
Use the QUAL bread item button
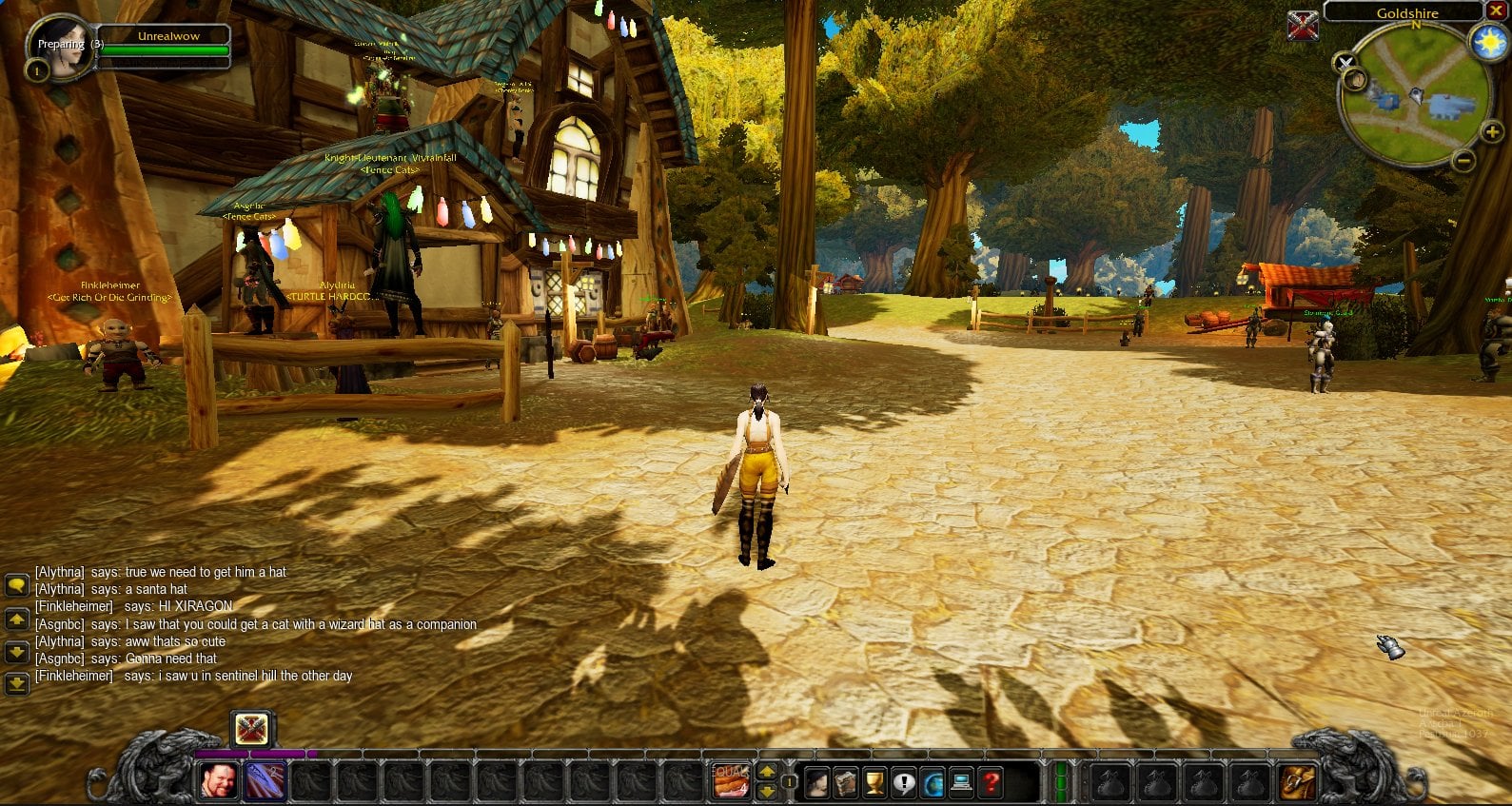click(730, 782)
